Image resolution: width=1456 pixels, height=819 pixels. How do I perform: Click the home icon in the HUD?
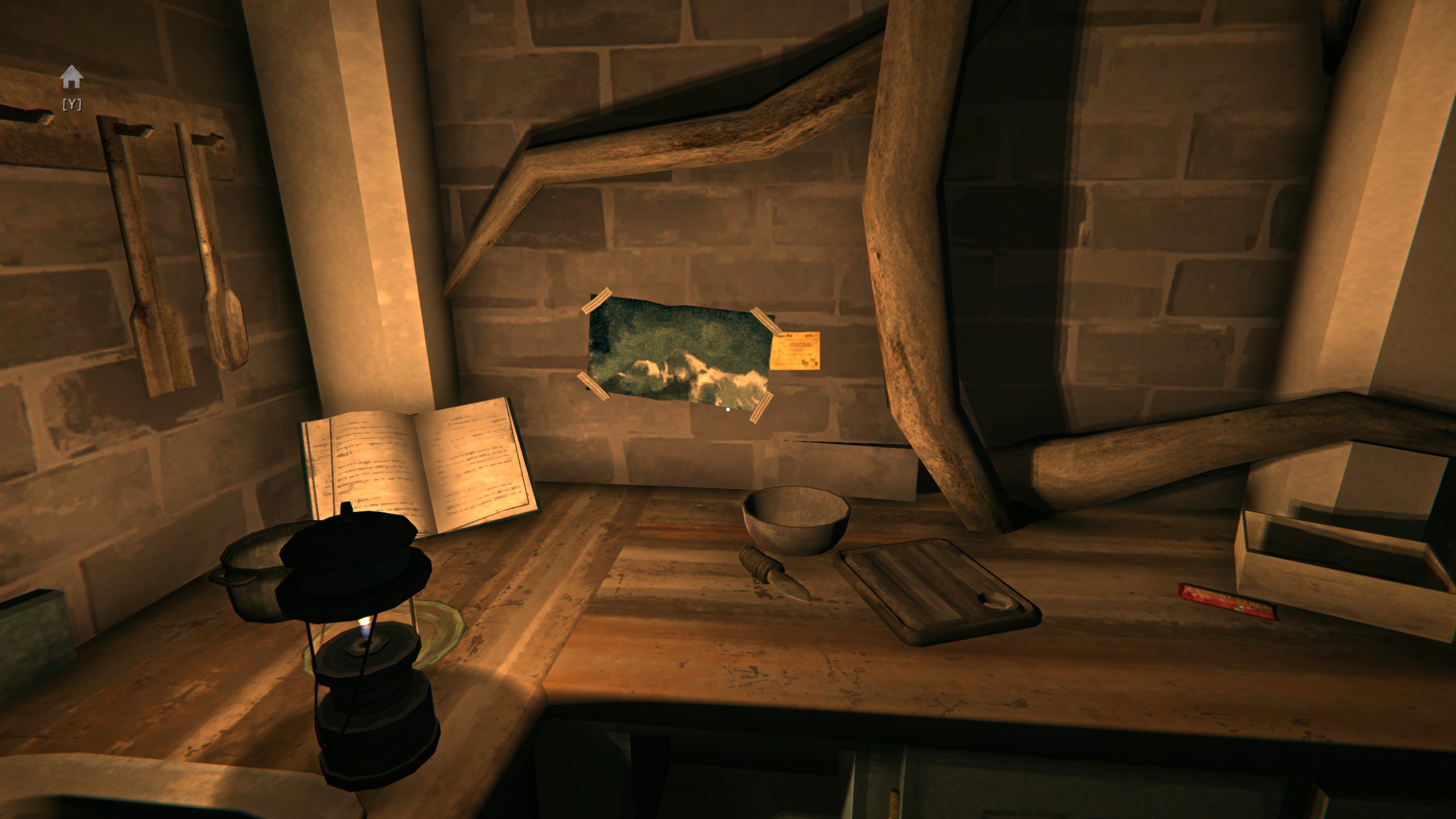pyautogui.click(x=71, y=77)
